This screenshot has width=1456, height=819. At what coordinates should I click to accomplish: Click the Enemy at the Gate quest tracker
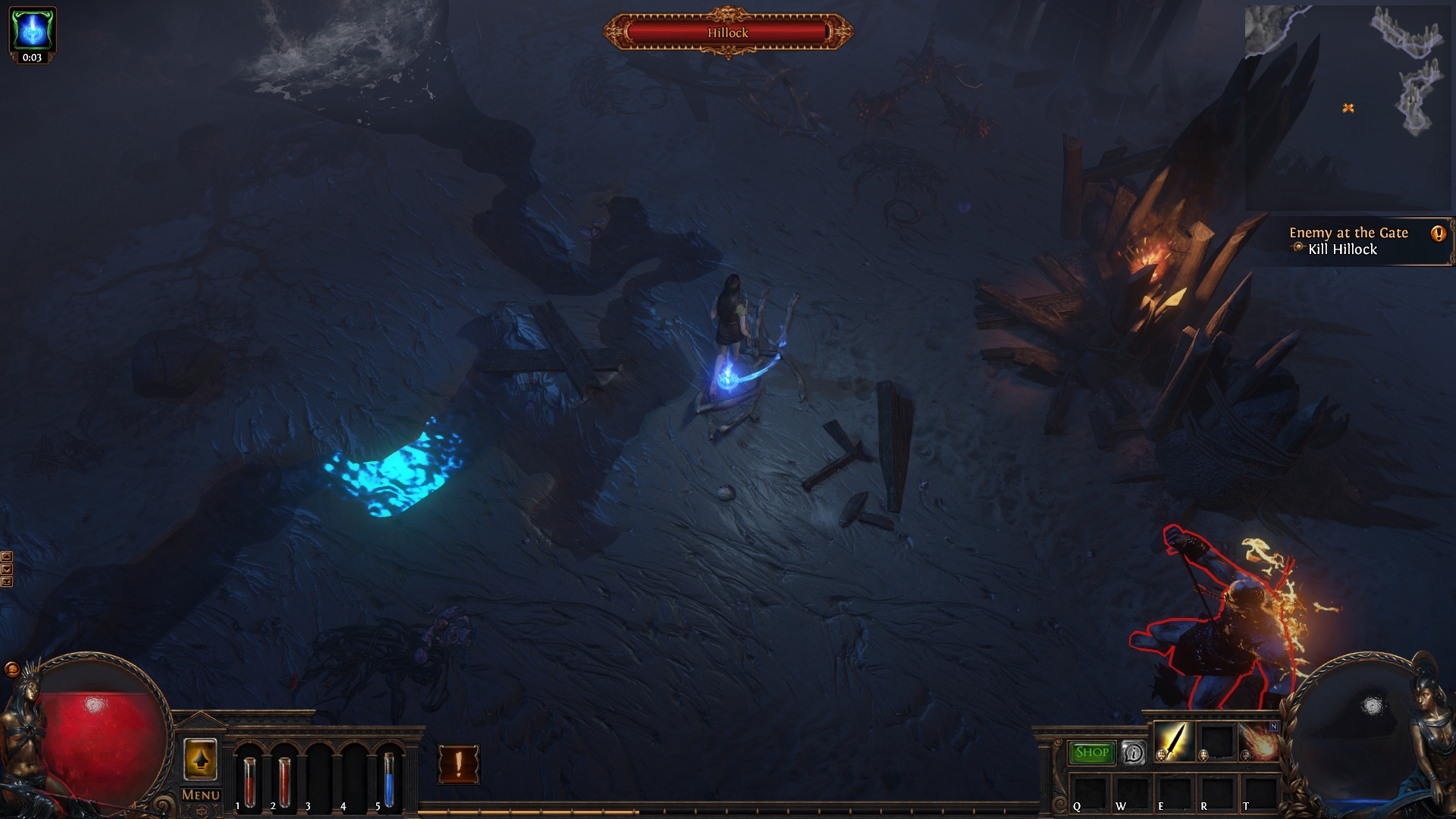tap(1348, 241)
